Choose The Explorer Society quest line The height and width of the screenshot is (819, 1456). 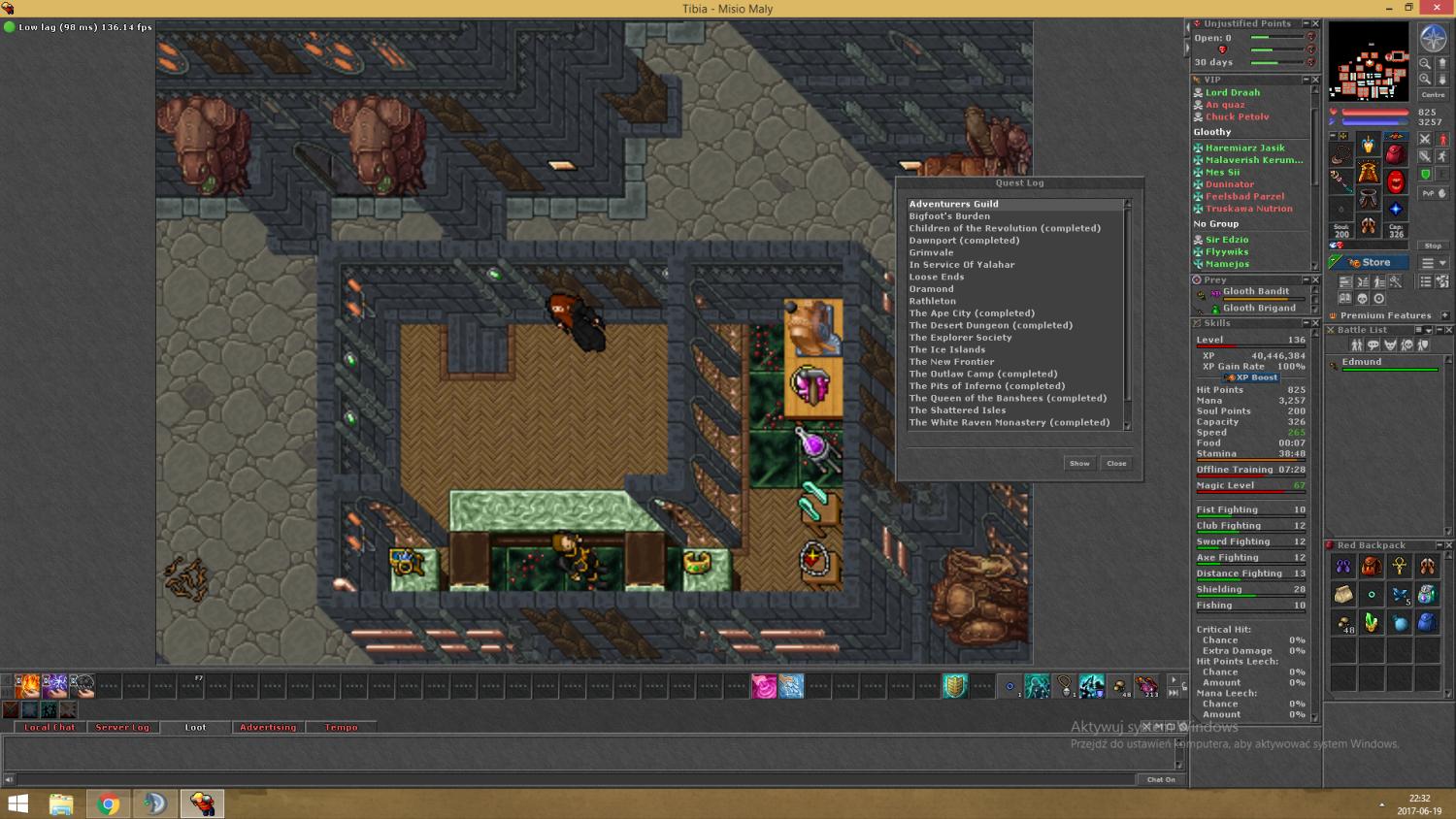[960, 338]
